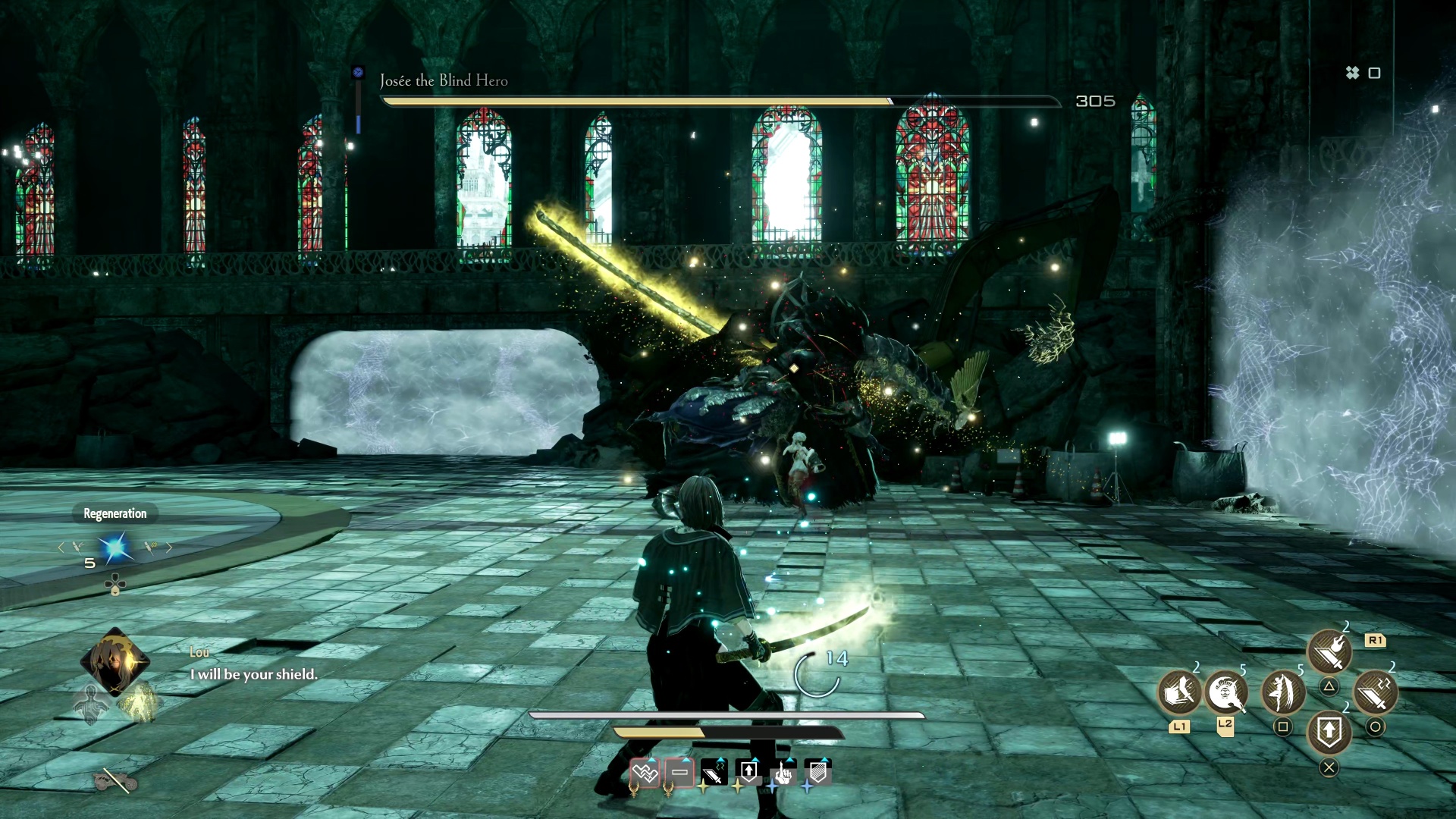The image size is (1456, 819).
Task: Toggle the pink-framed heart status effect
Action: 644,774
